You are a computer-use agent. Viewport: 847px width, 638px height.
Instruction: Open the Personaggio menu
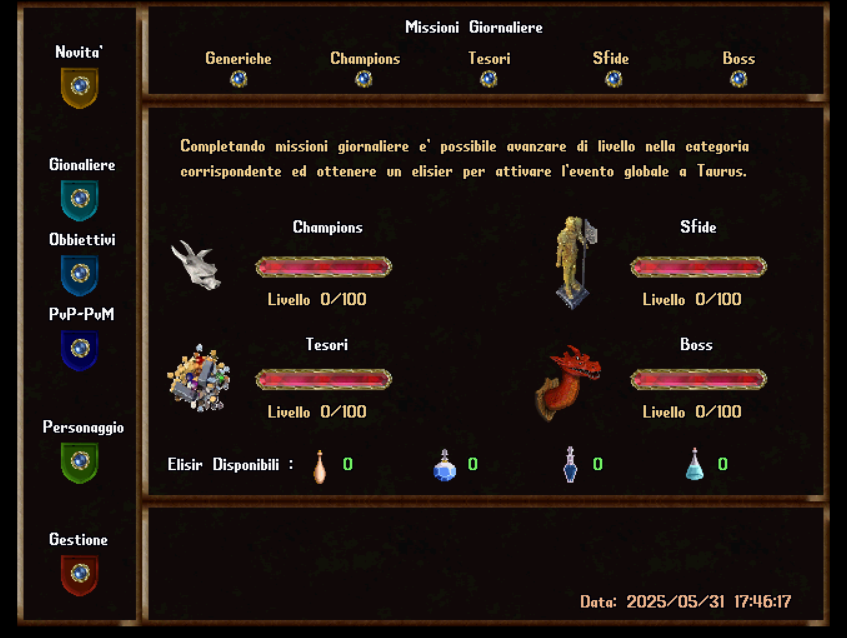80,462
